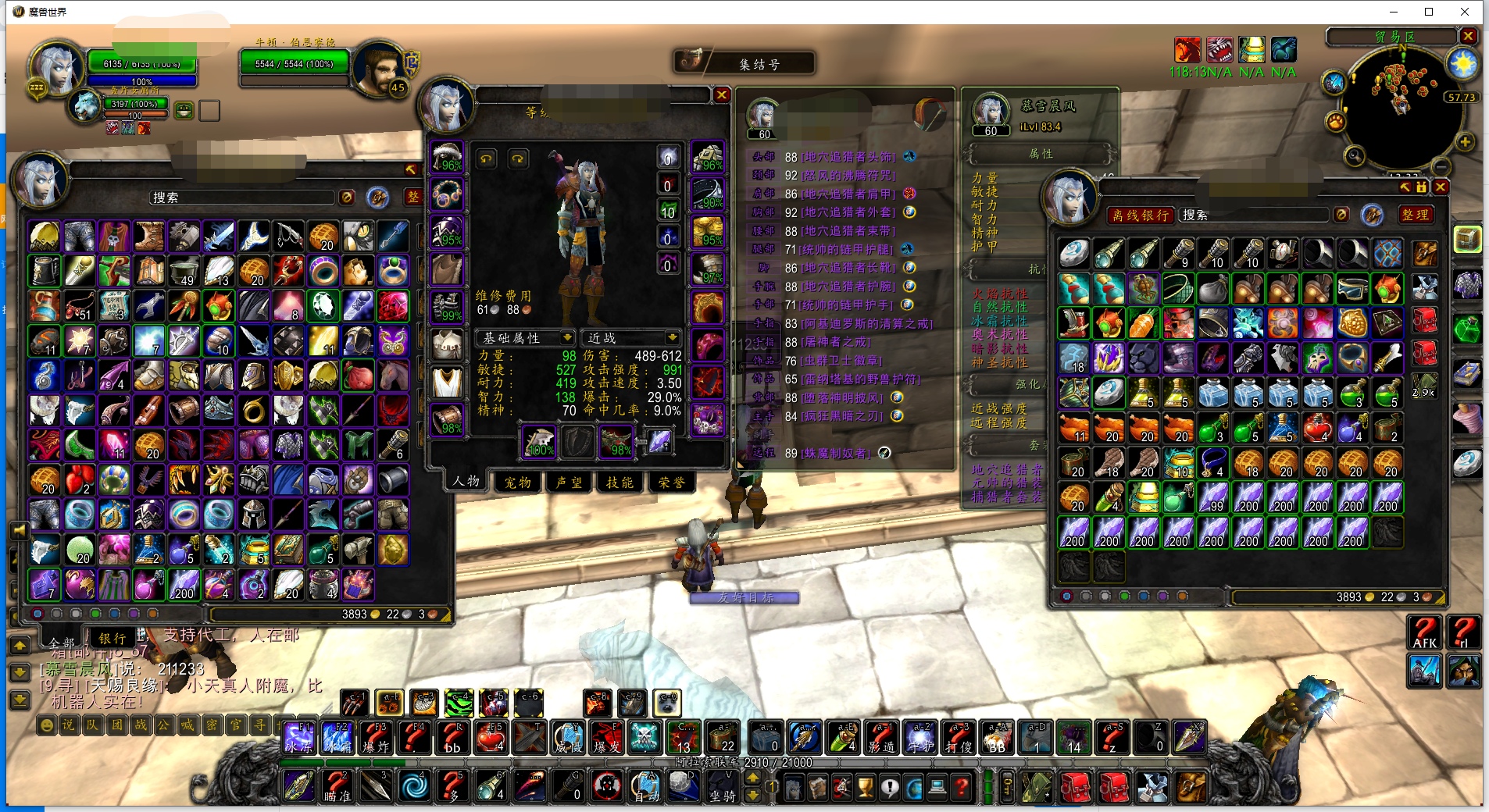Open the 声望 reputation tab
Viewport: 1489px width, 812px height.
tap(569, 483)
